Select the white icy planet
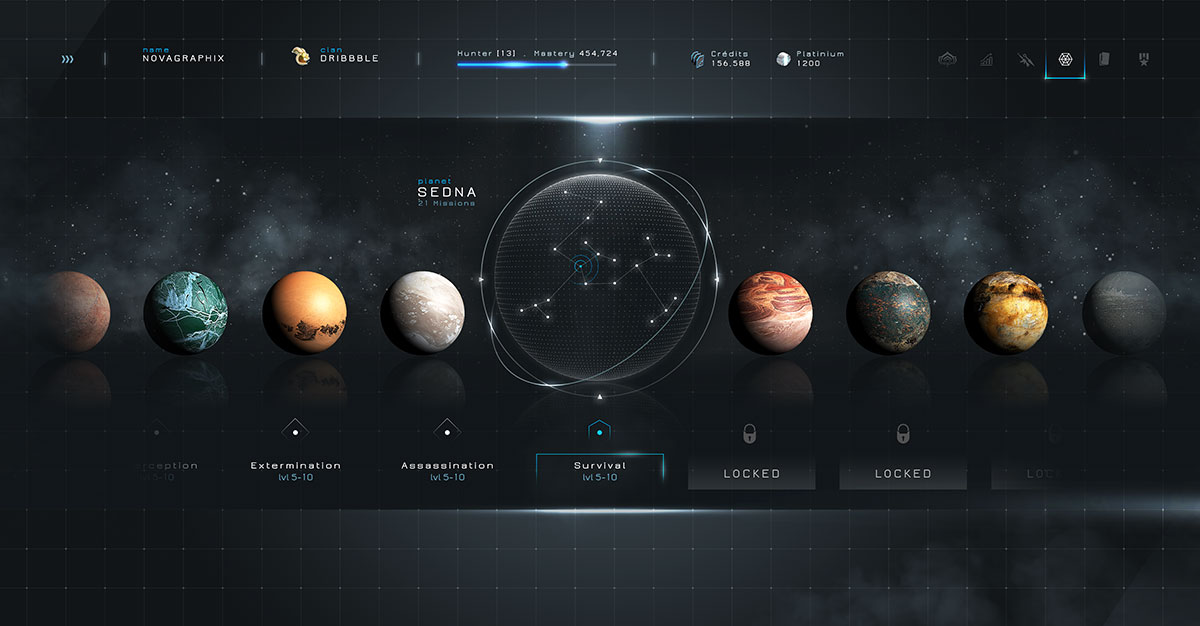Image resolution: width=1200 pixels, height=626 pixels. (x=422, y=313)
